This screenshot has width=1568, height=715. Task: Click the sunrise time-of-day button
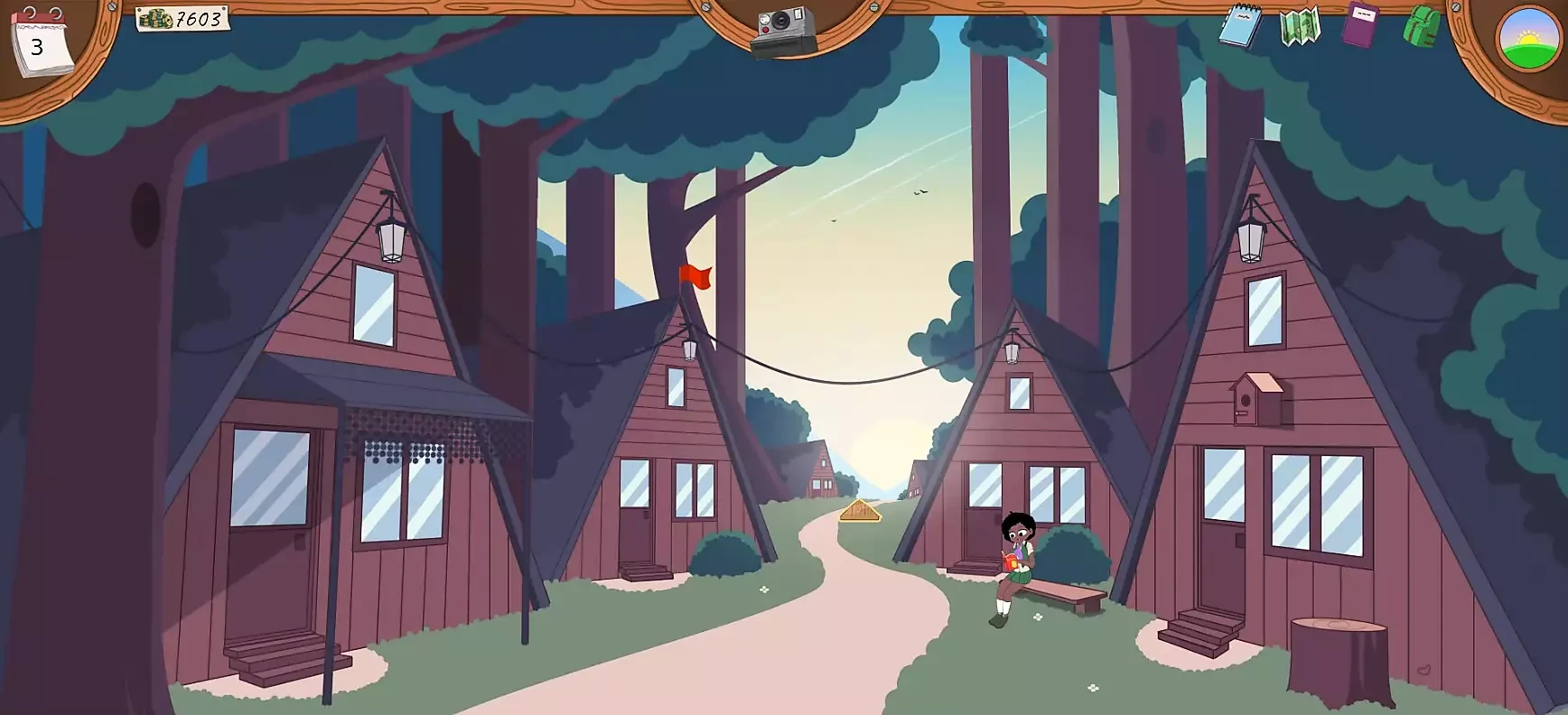pyautogui.click(x=1527, y=38)
